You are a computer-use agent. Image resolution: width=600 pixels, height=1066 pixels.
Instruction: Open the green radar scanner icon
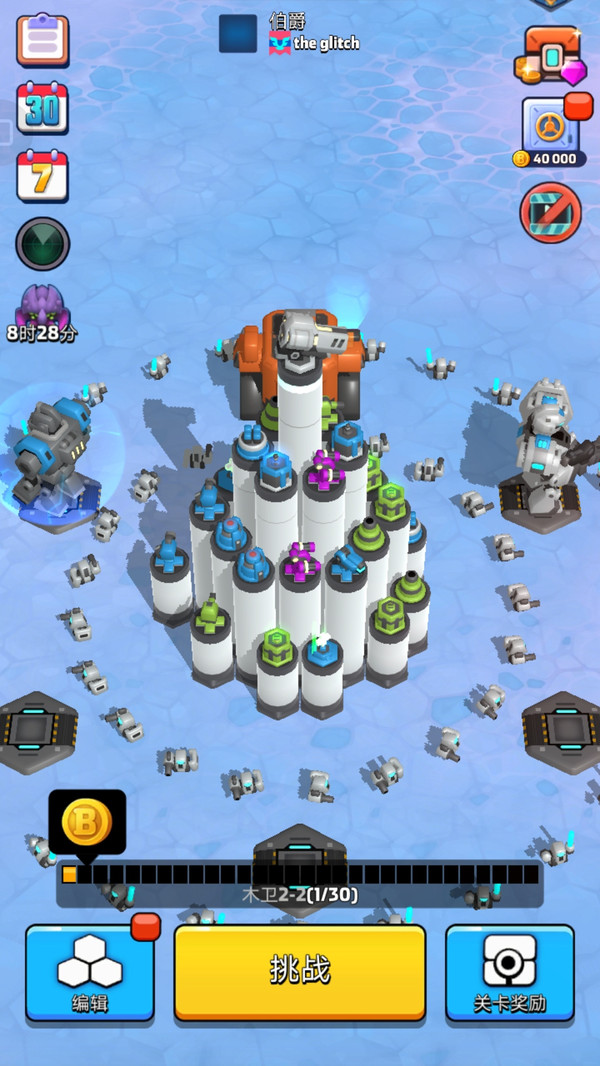pos(42,243)
